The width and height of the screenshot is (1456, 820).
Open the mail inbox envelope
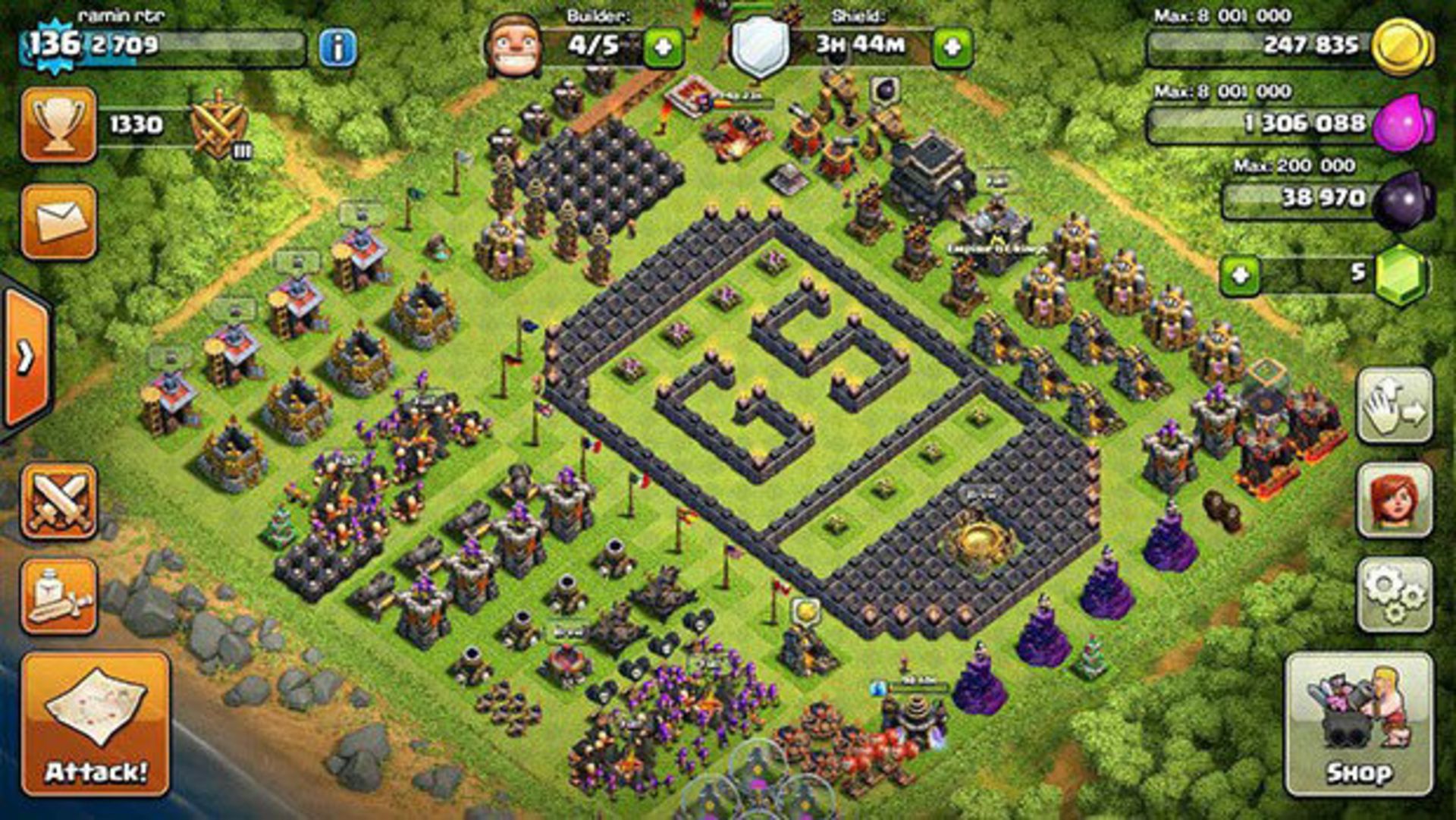59,221
